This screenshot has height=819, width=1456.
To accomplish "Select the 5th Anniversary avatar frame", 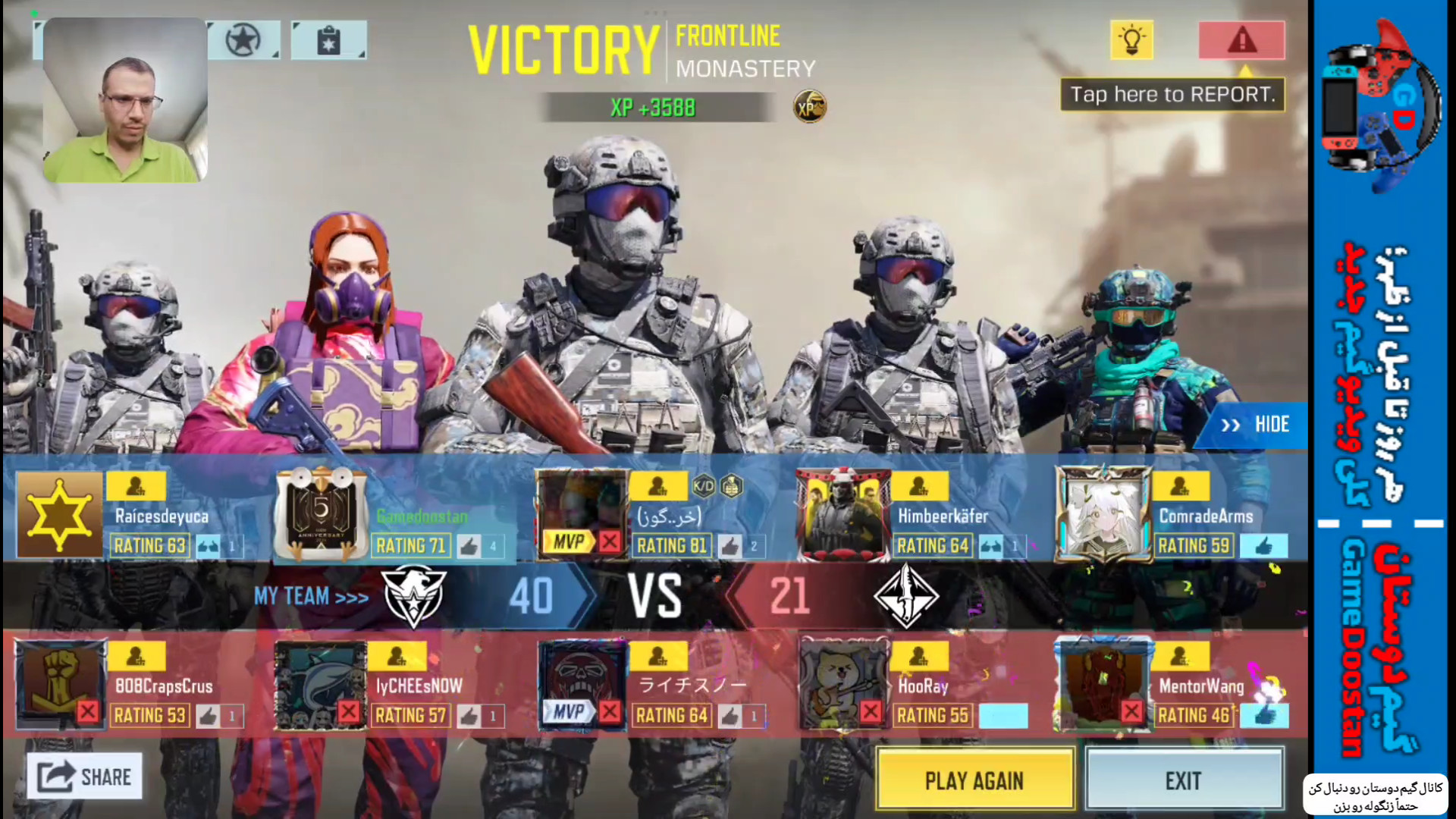I will click(321, 514).
